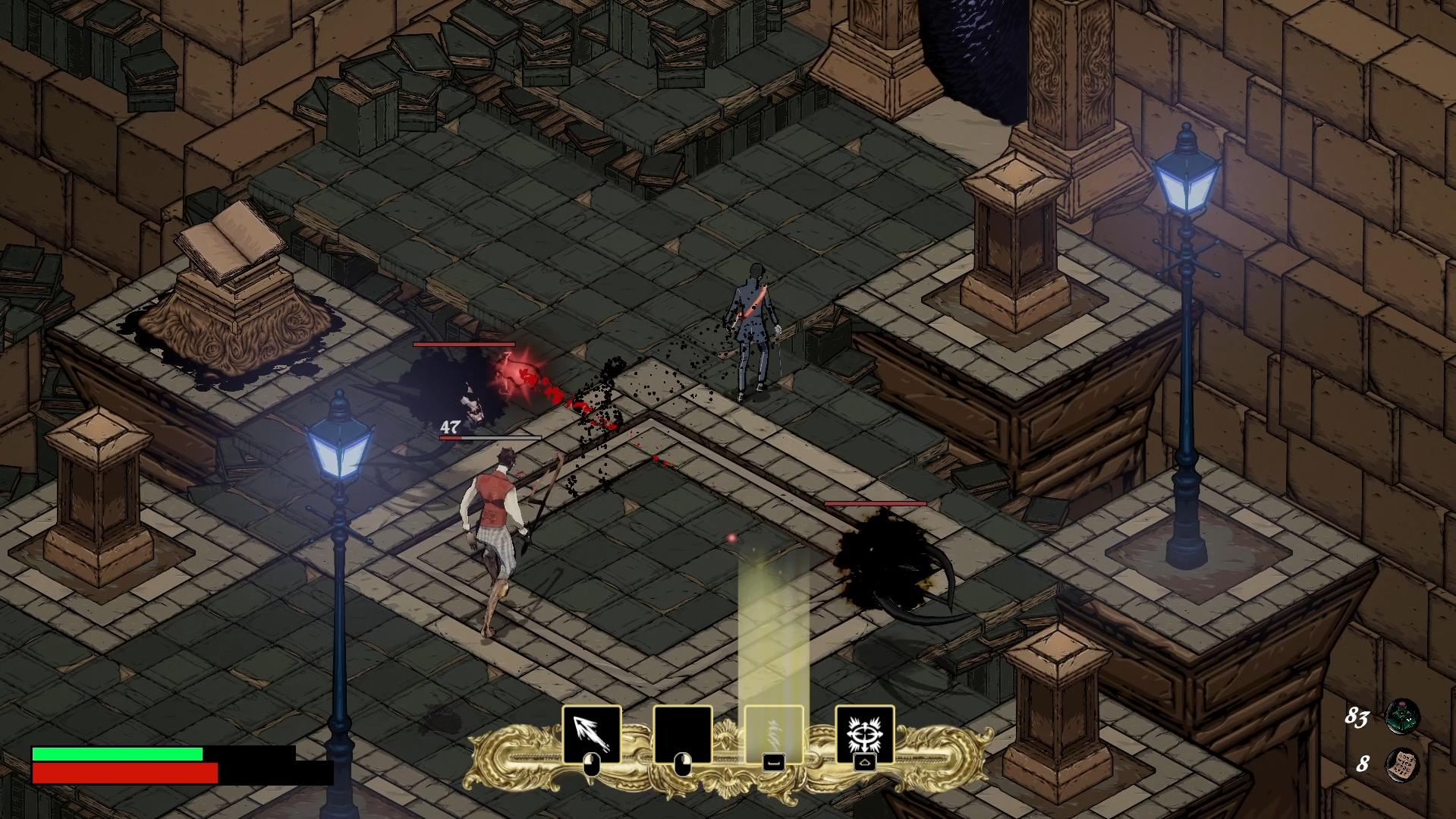This screenshot has width=1456, height=819.
Task: Click the left mouse button badge under first ability
Action: point(592,764)
